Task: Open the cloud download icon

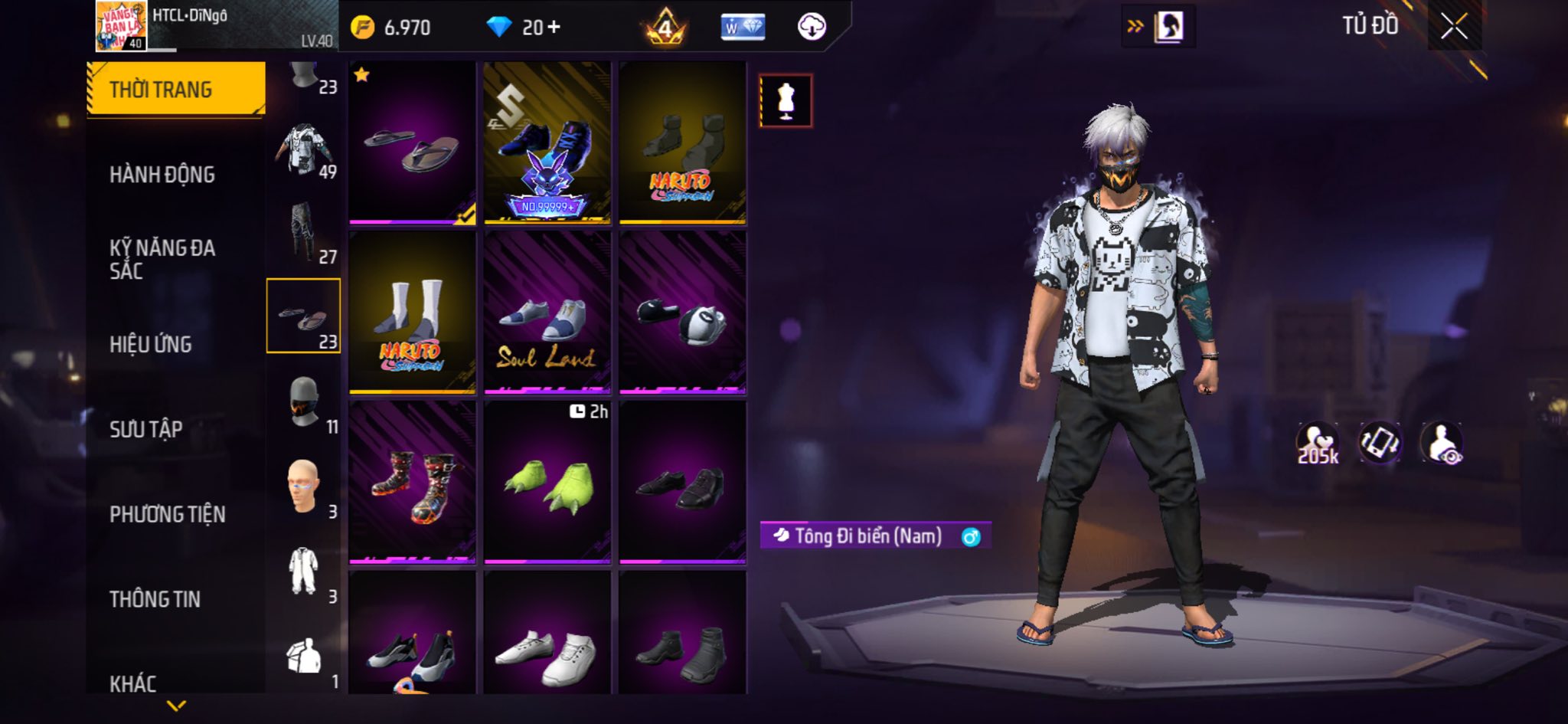Action: (x=812, y=28)
